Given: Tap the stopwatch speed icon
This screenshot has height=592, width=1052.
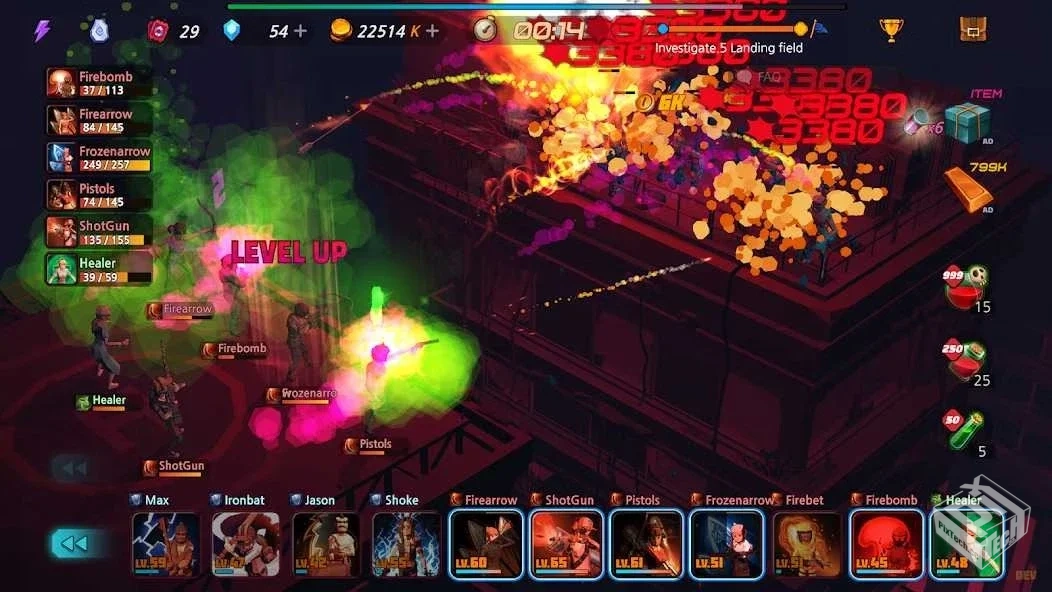Looking at the screenshot, I should click(485, 30).
